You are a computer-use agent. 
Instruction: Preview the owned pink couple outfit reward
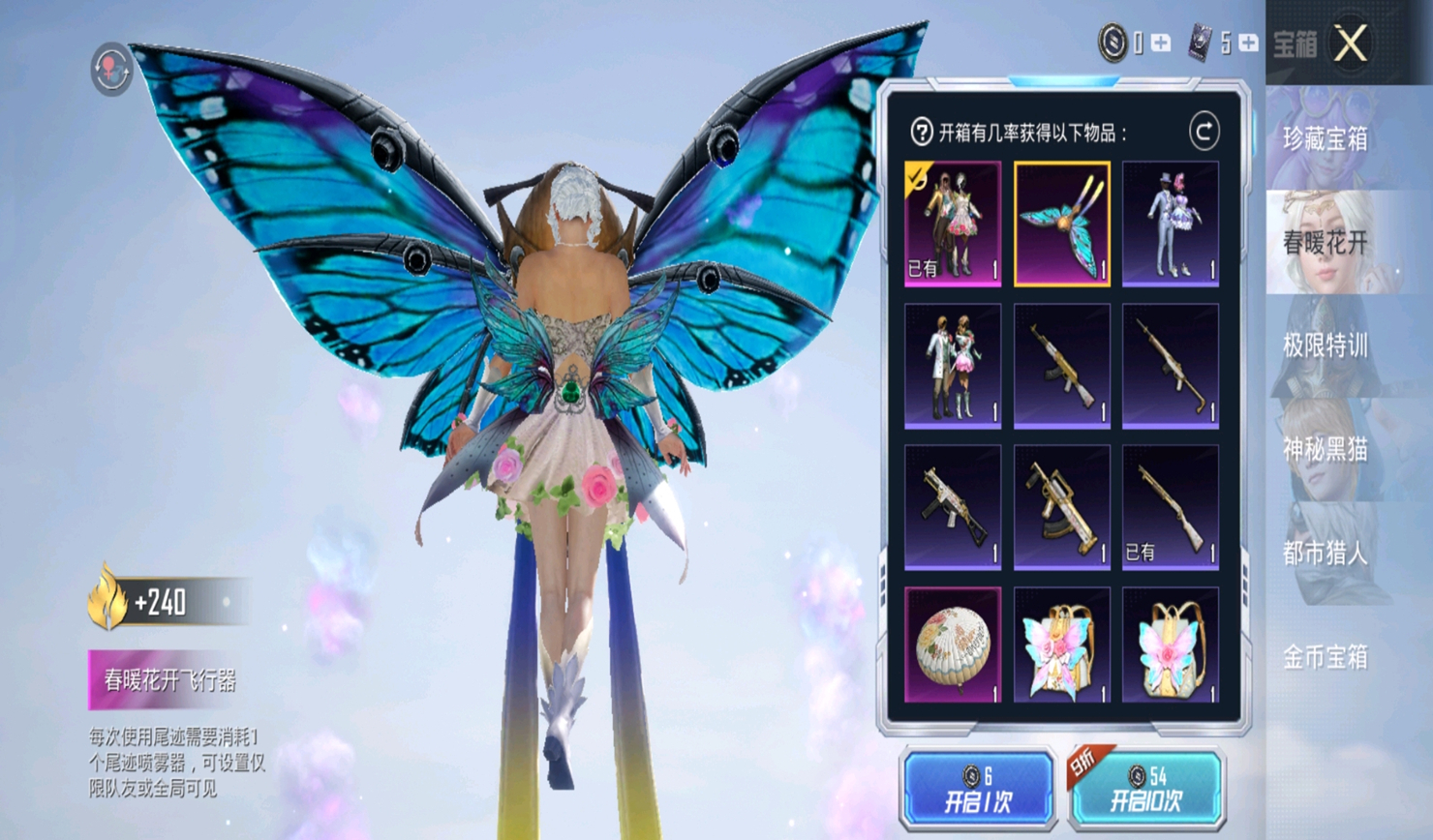(x=953, y=225)
